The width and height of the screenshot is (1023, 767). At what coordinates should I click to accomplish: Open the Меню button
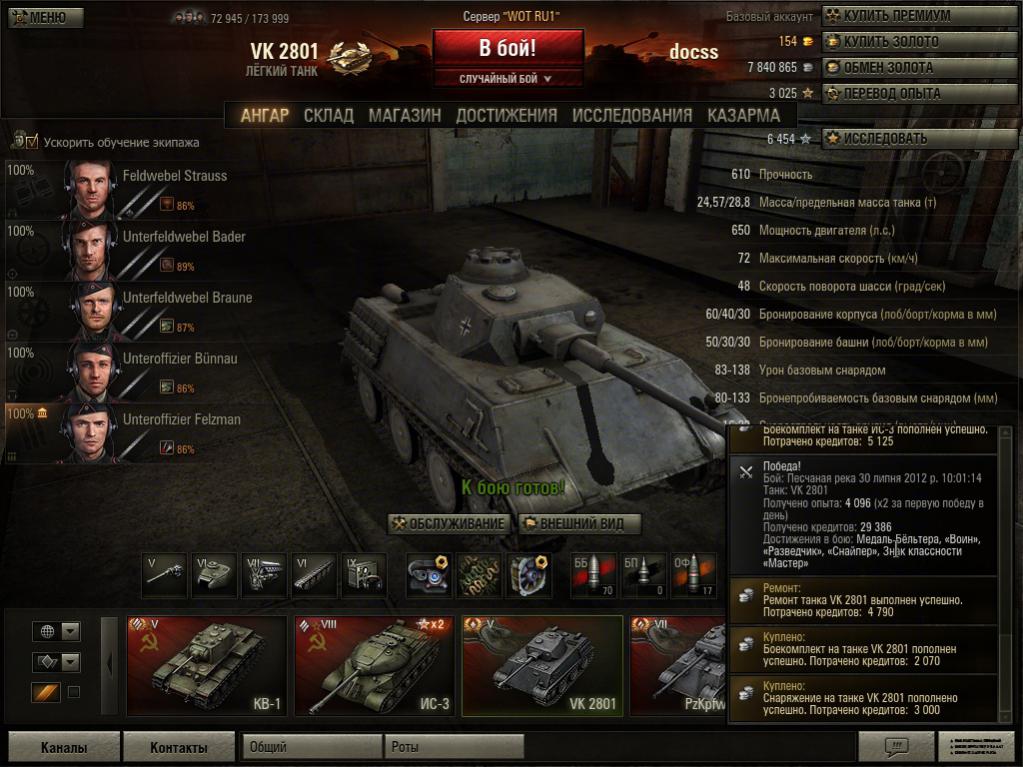(x=41, y=17)
